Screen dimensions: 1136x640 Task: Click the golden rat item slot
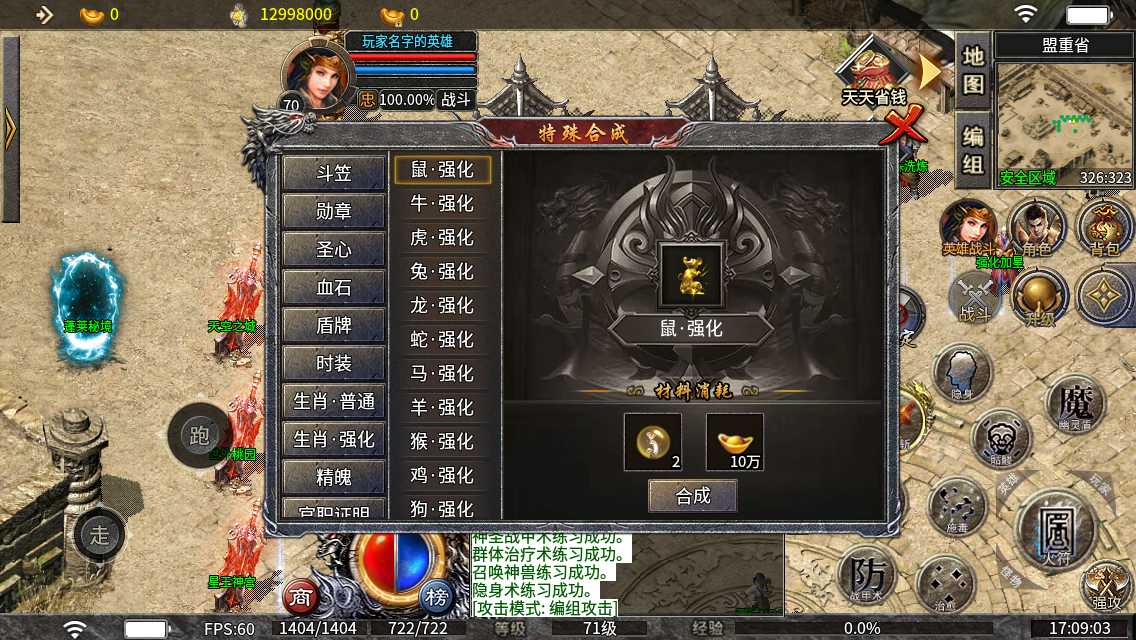691,275
